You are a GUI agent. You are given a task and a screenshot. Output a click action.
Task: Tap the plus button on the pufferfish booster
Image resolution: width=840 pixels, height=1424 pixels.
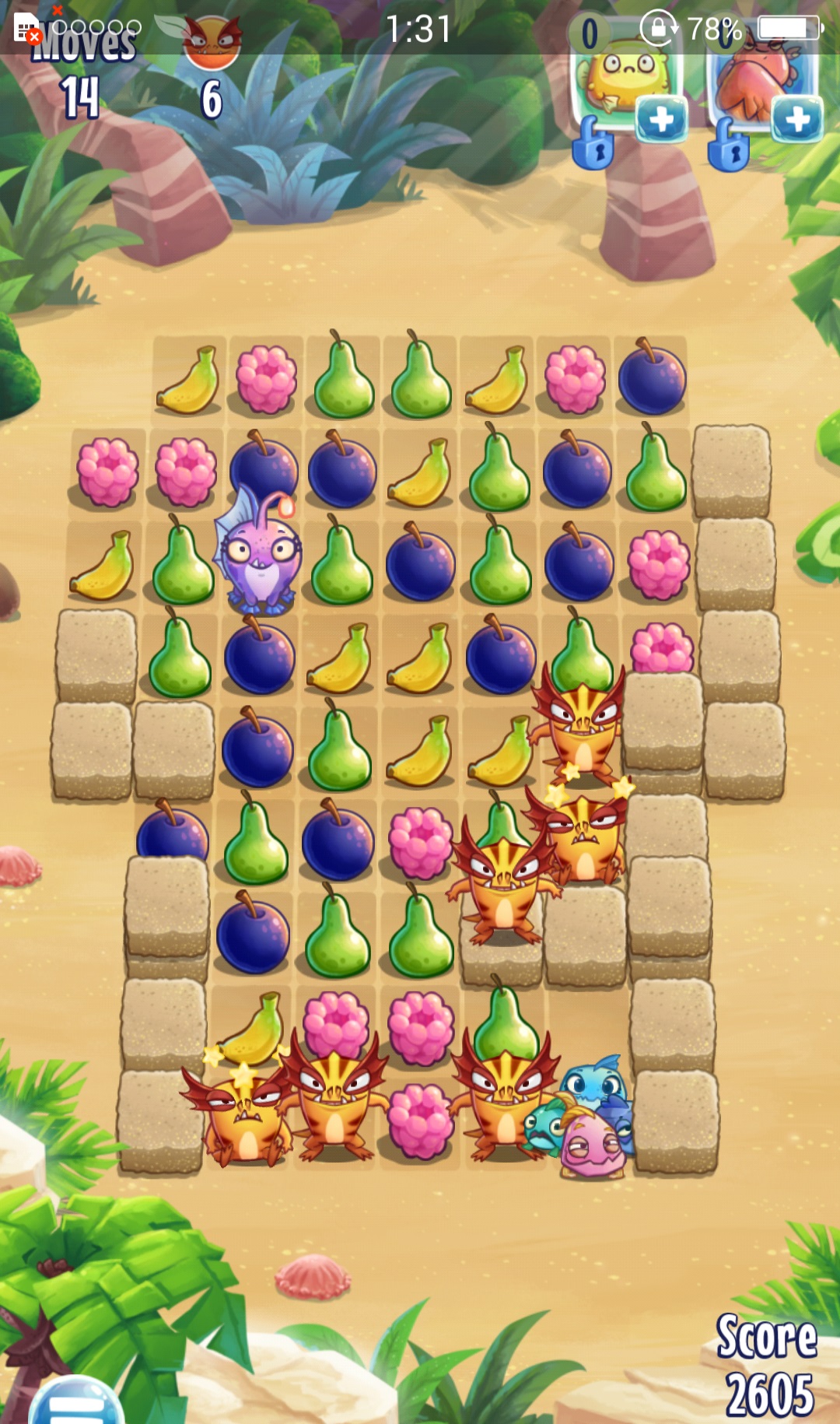tap(661, 121)
